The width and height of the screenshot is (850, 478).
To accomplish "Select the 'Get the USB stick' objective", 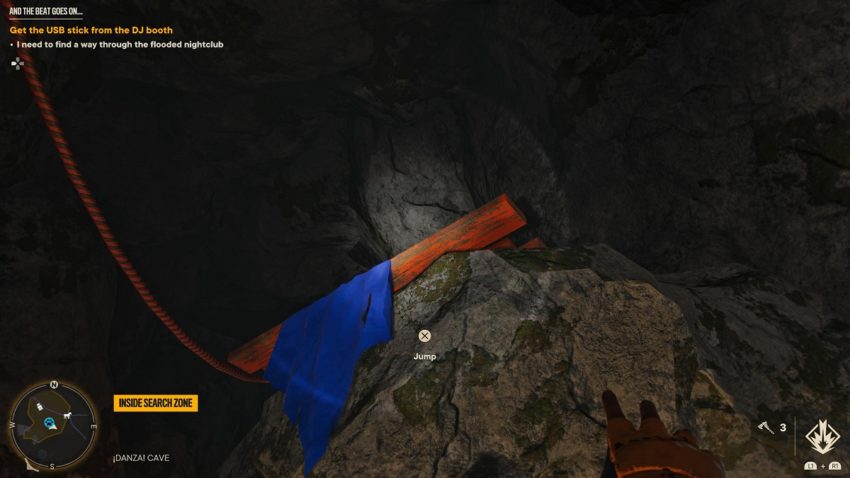I will pos(91,30).
